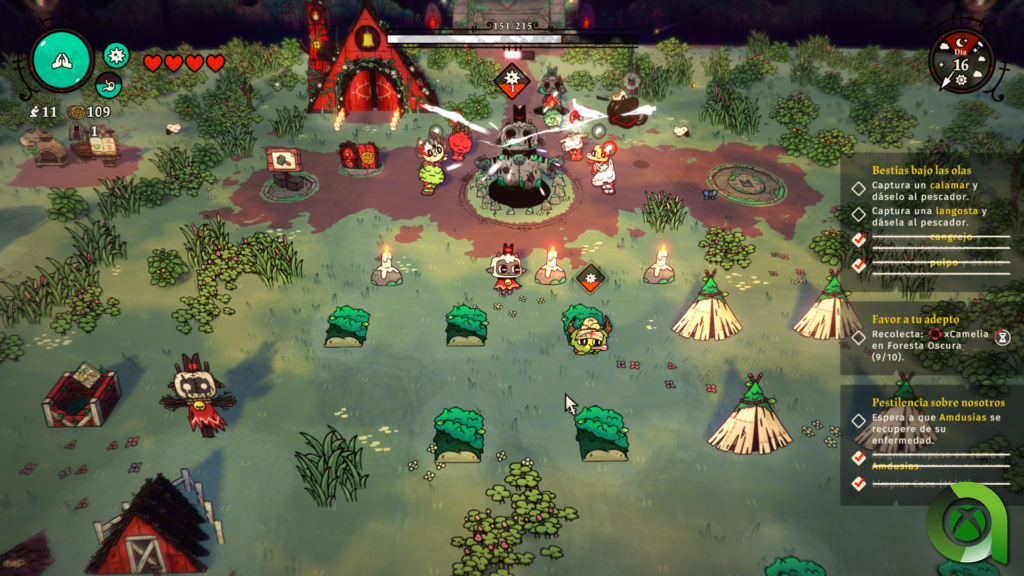Screen dimensions: 1024x576
Task: Select the spiky illness status icon
Action: coord(117,55)
